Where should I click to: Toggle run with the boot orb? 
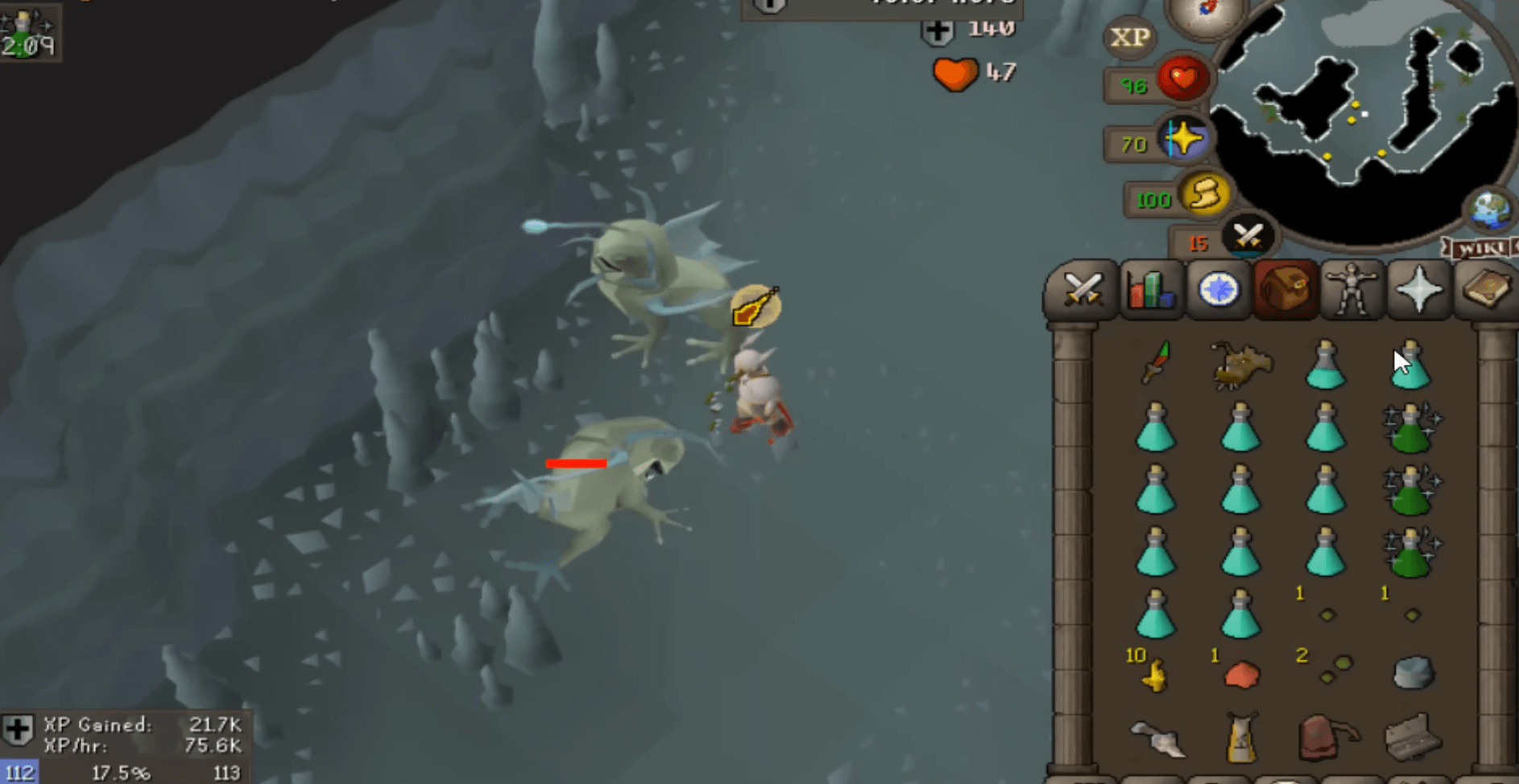(1205, 195)
